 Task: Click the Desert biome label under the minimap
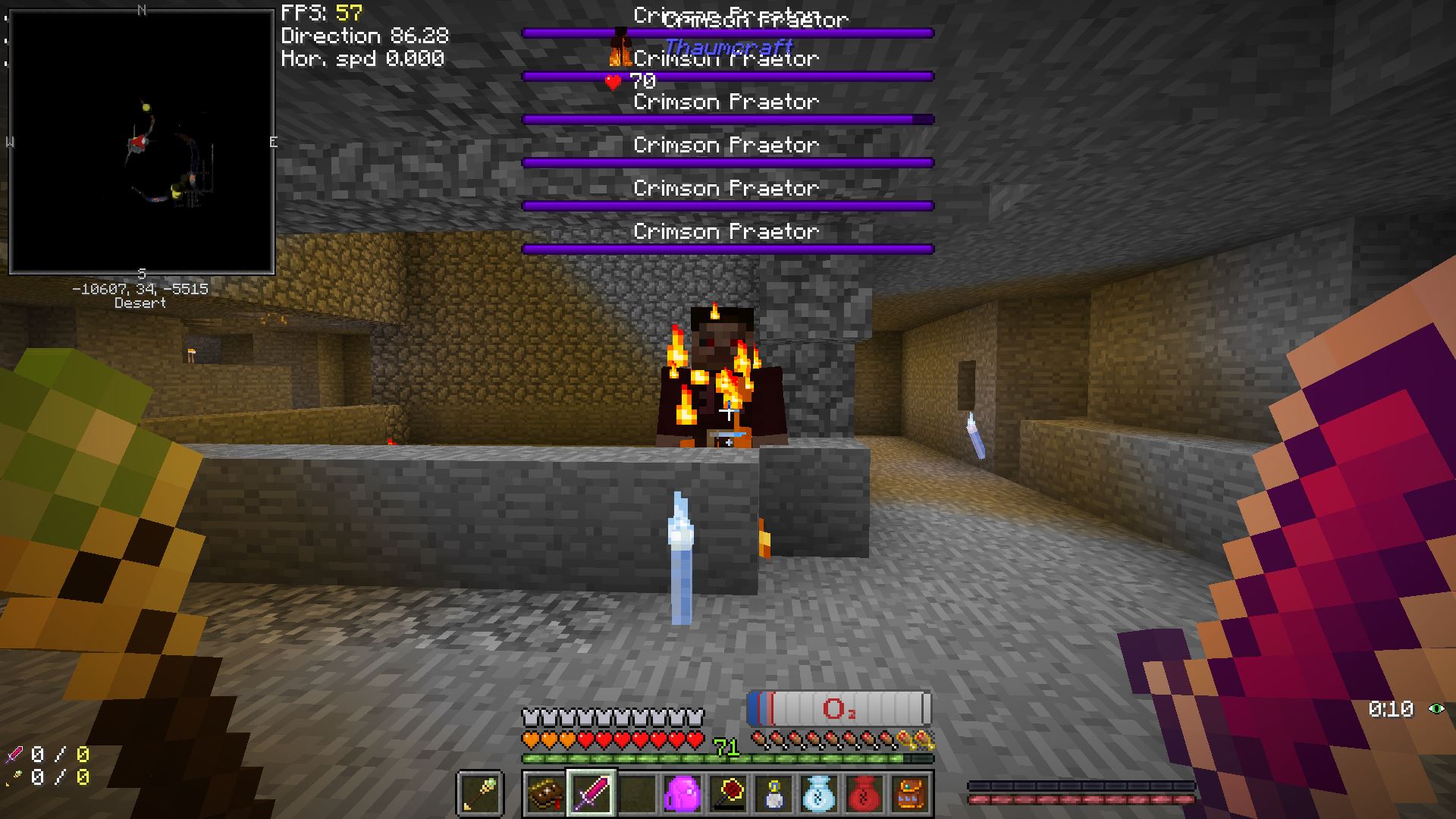tap(140, 303)
